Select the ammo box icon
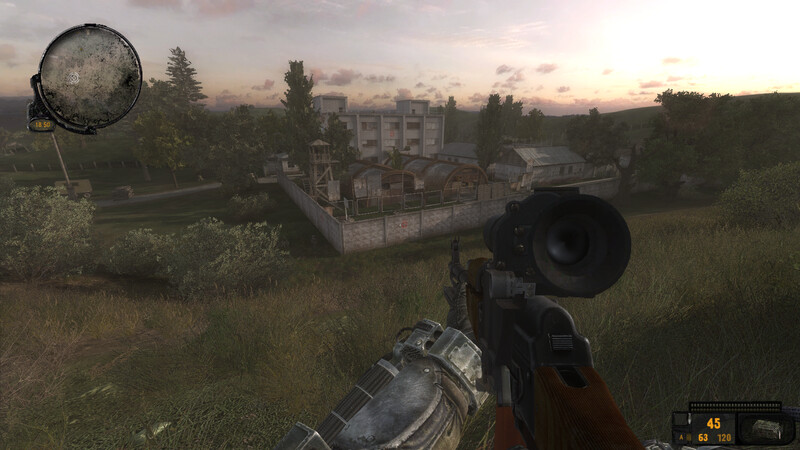The image size is (800, 450). (767, 429)
